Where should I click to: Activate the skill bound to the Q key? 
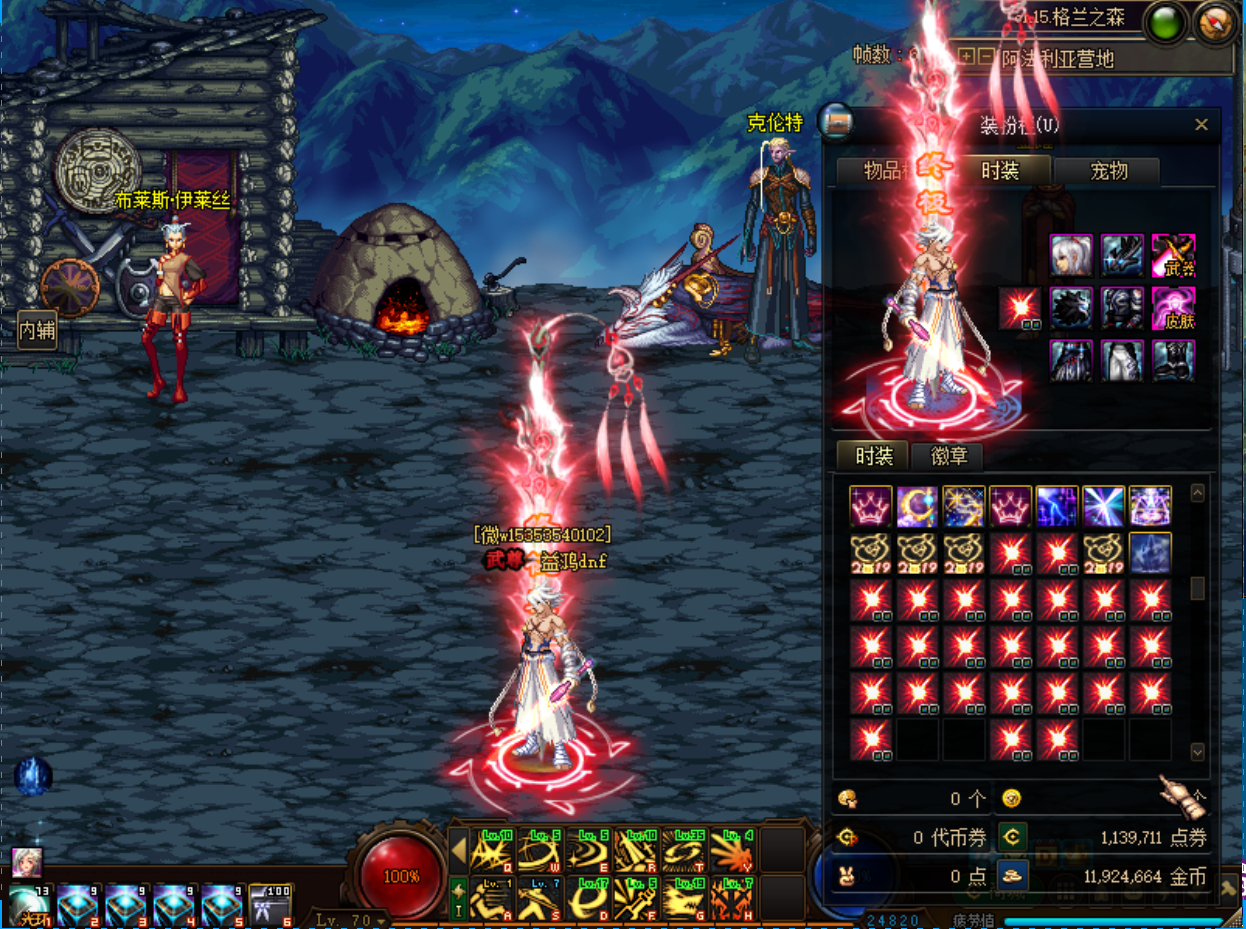click(492, 851)
